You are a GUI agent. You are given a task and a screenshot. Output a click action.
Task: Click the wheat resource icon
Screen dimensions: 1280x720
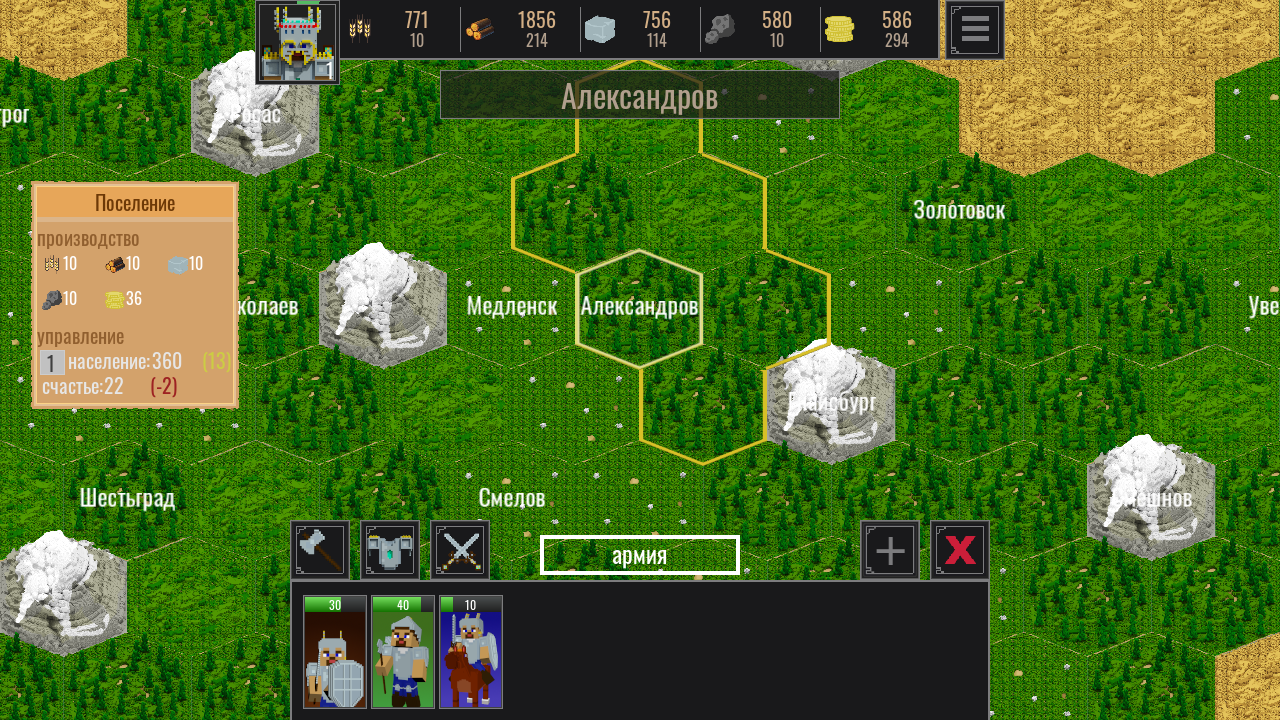click(360, 27)
